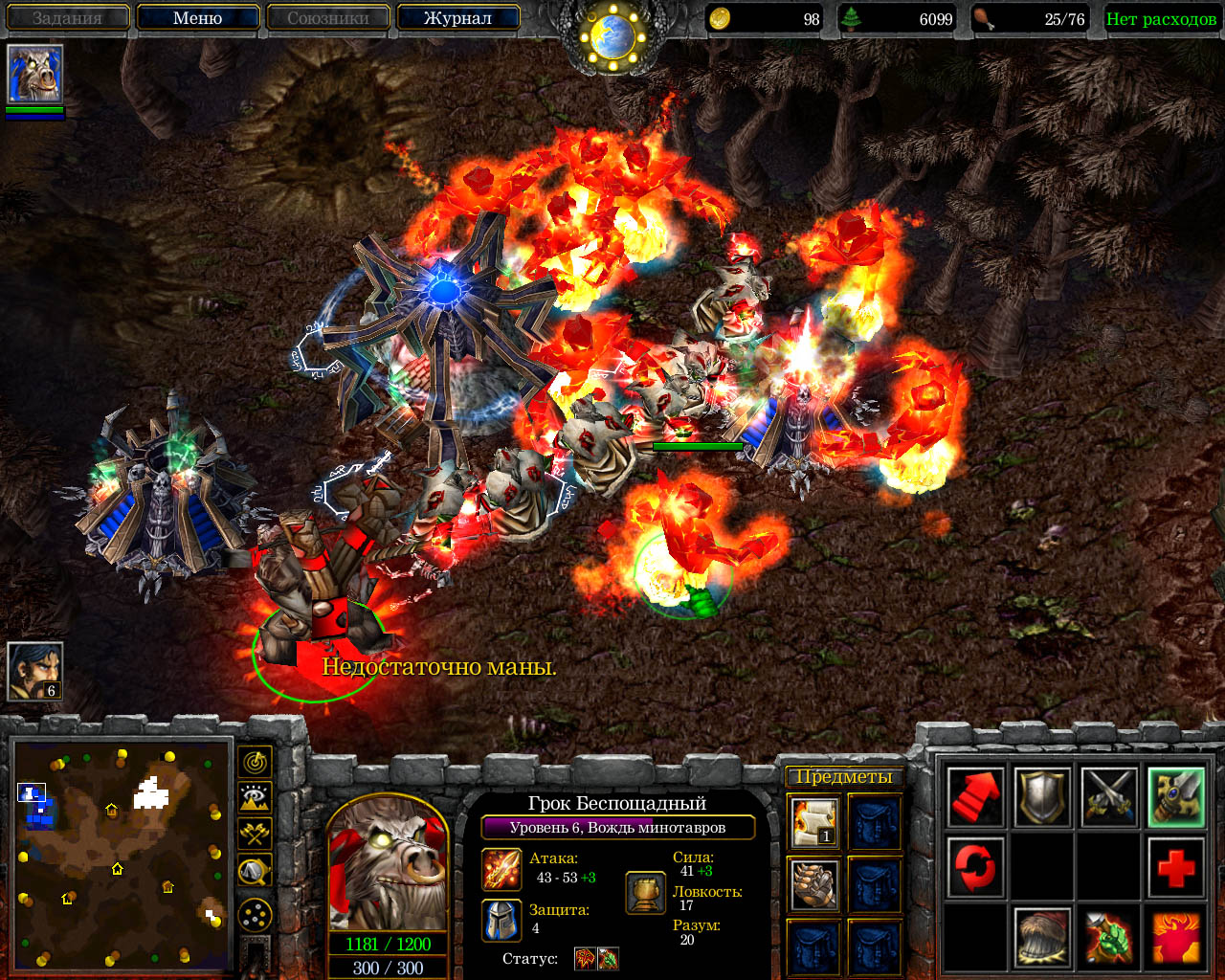This screenshot has width=1225, height=980.
Task: Activate the minimap signal ping button
Action: pos(255,762)
